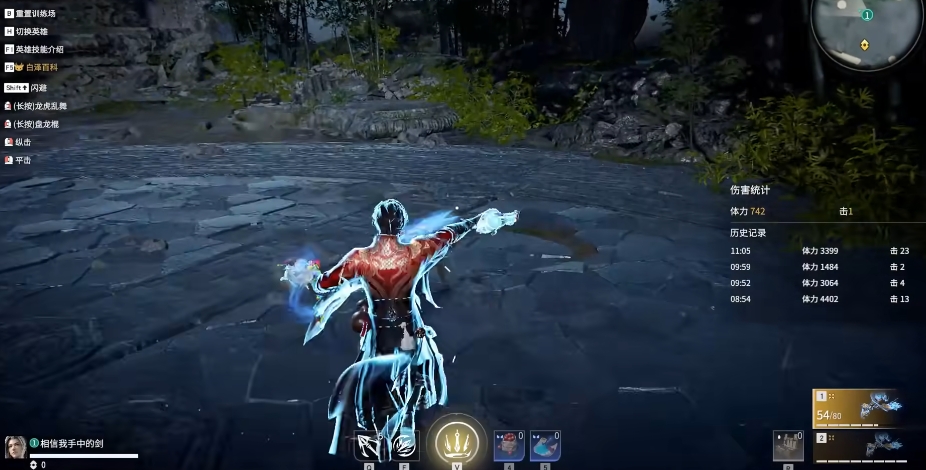Select the 08:54 damage history record
This screenshot has height=470, width=926.
(820, 299)
